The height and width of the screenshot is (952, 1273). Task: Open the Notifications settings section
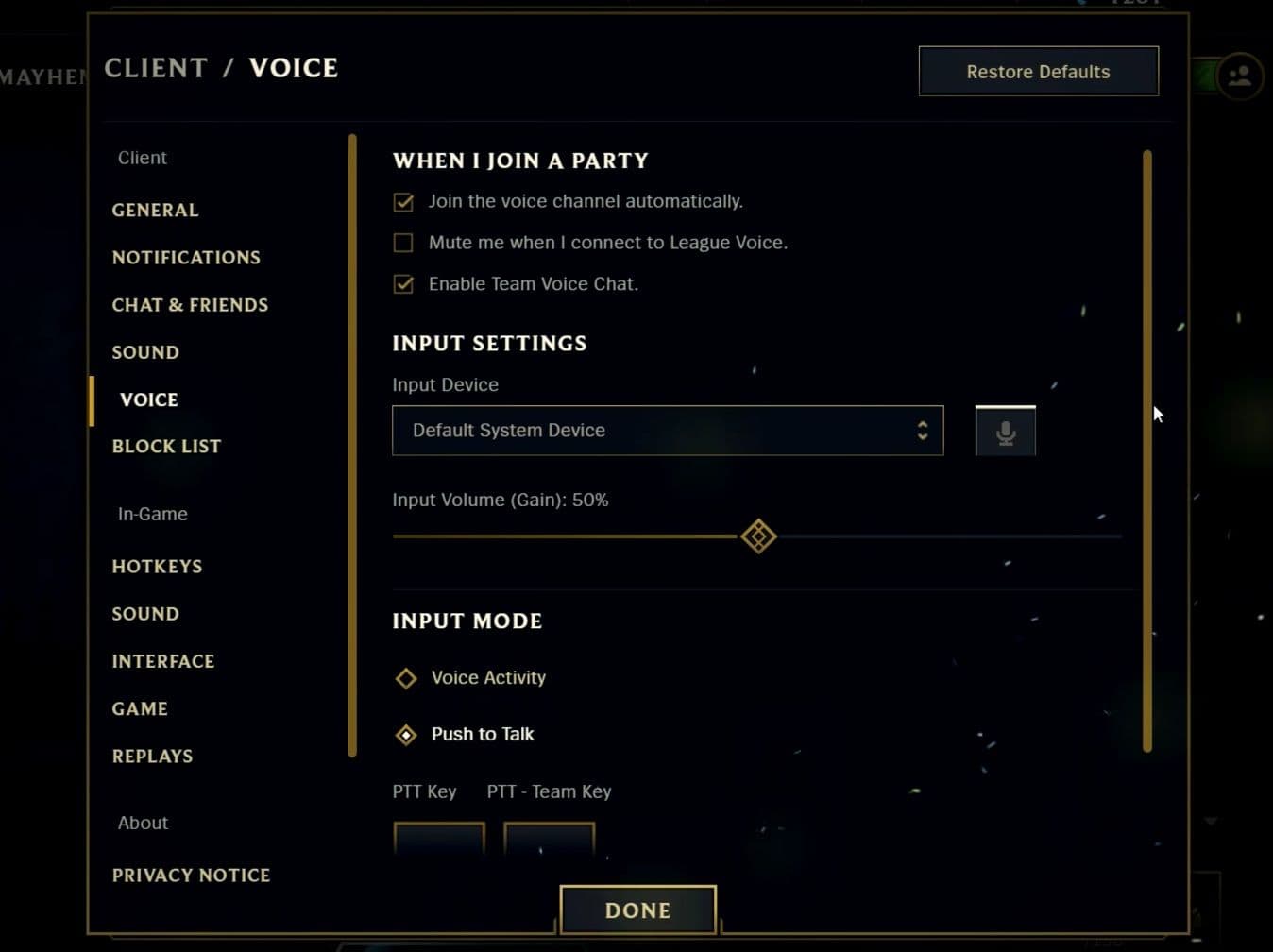[186, 257]
